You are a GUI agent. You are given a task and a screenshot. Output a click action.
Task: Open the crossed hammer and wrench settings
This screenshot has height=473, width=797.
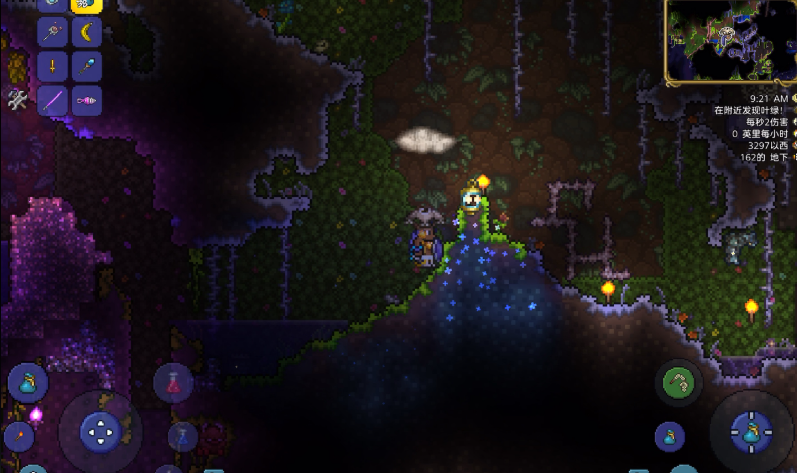click(x=17, y=100)
